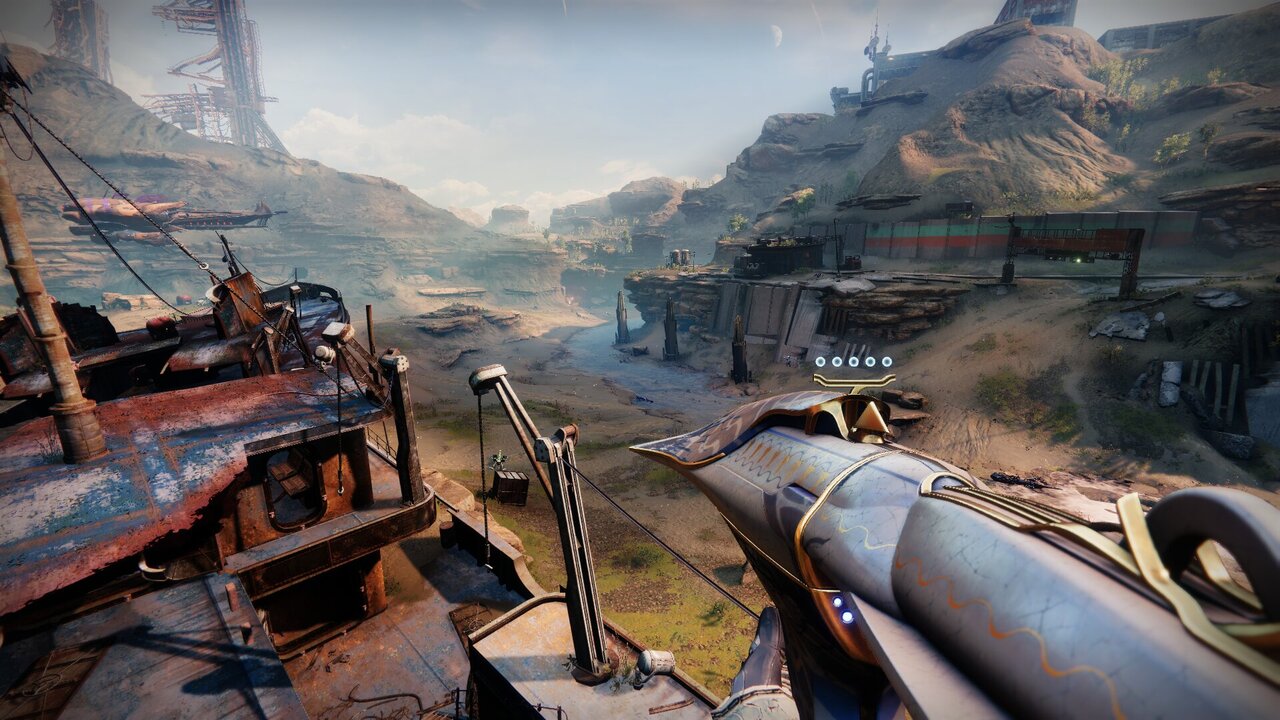Viewport: 1280px width, 720px height.
Task: Toggle the middle ammo pip indicator
Action: click(854, 362)
